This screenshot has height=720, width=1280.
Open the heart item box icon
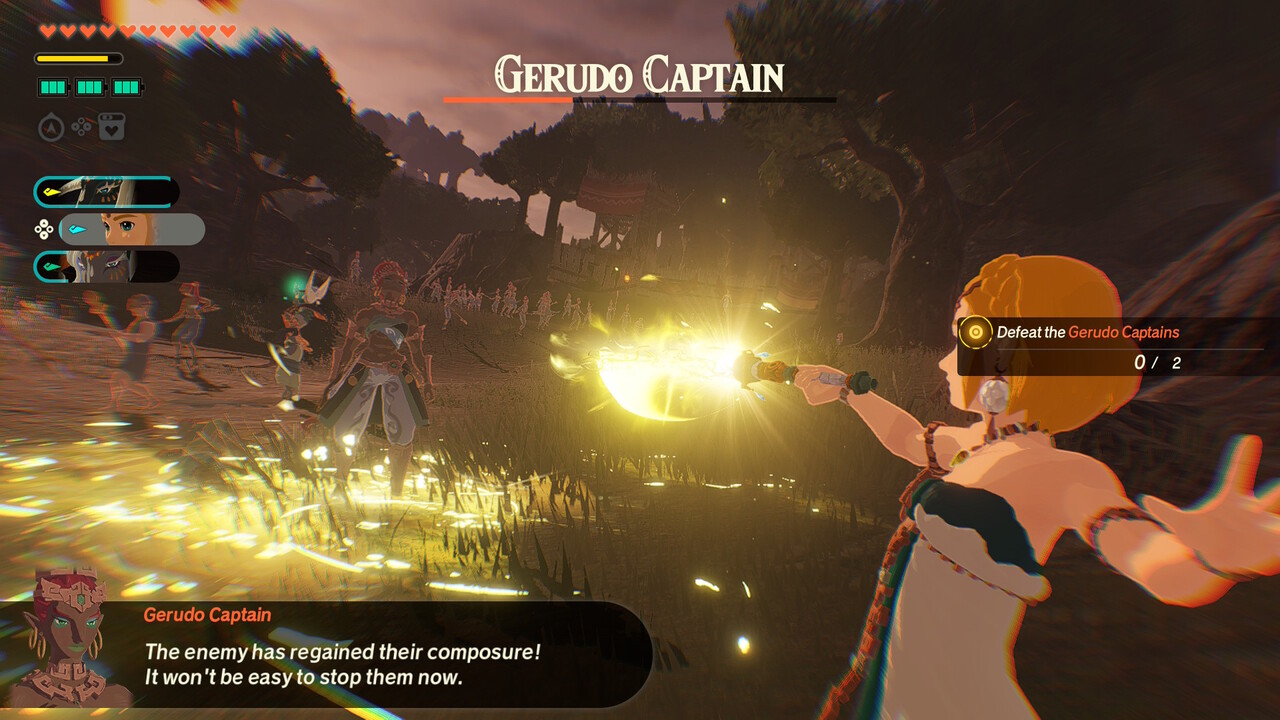tap(111, 128)
